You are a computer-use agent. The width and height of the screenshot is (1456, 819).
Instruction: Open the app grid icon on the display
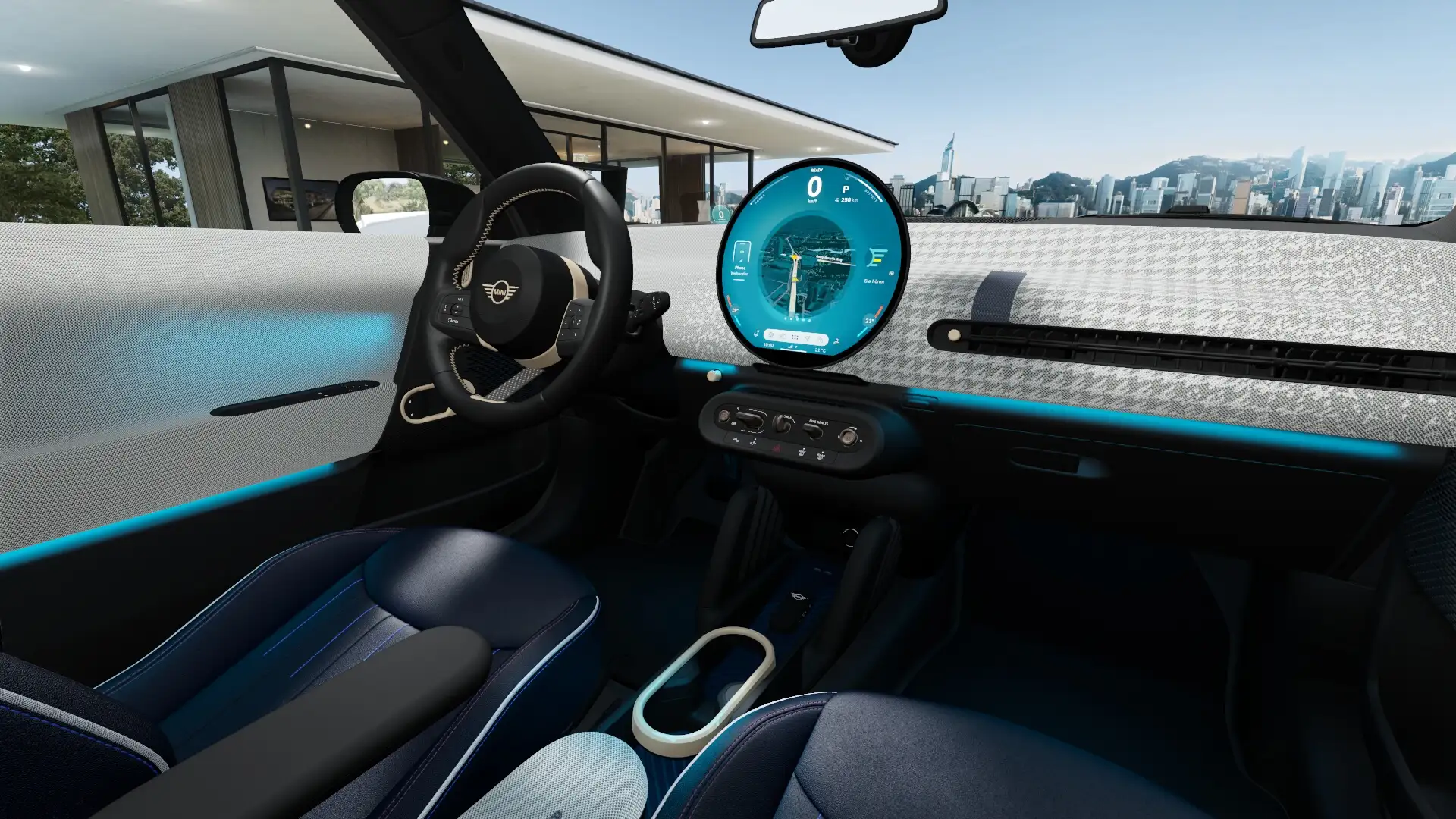pyautogui.click(x=795, y=338)
